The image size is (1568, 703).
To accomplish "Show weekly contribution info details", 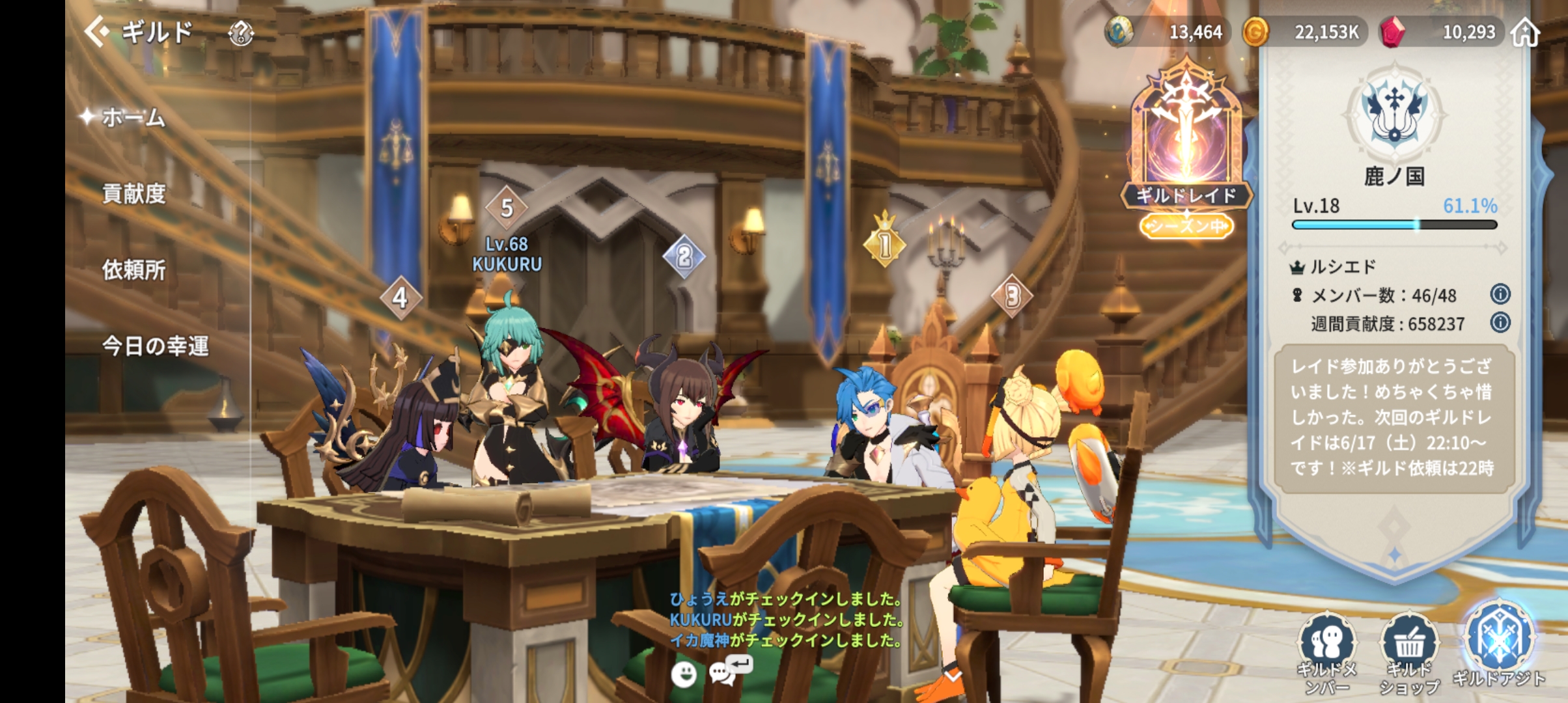I will tap(1500, 322).
